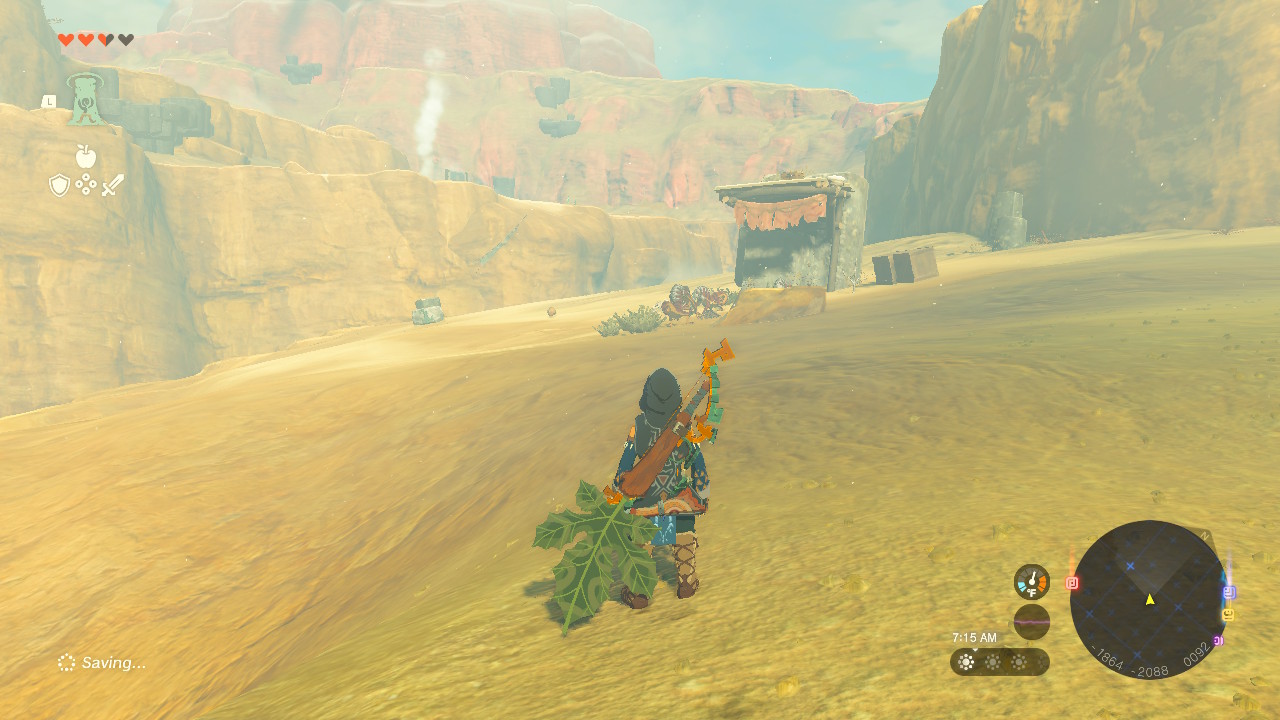This screenshot has height=720, width=1280.
Task: Select the half-filled third heart
Action: pos(104,40)
